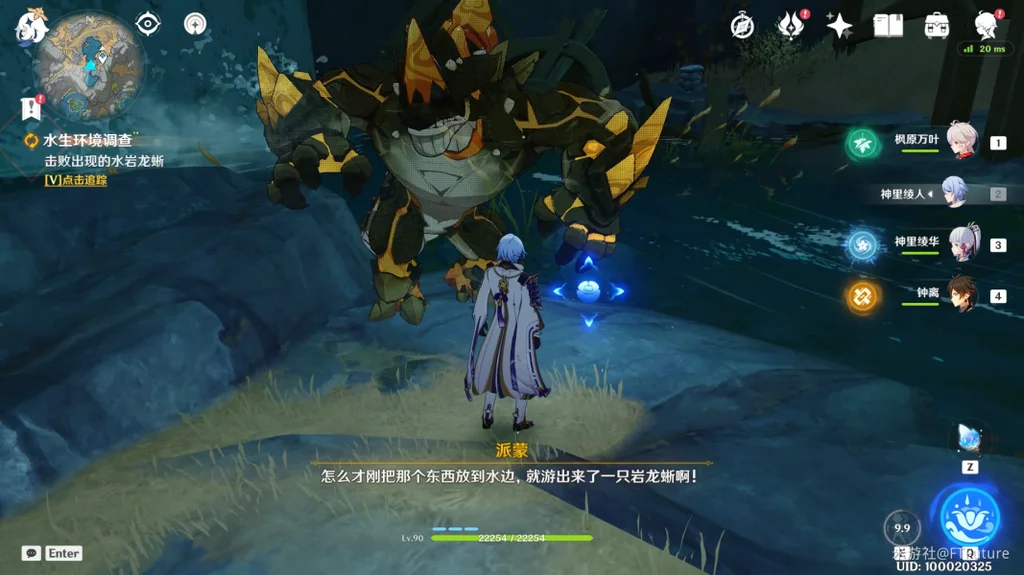Select the 水生环境调查 quest tracker
Image resolution: width=1024 pixels, height=575 pixels.
point(90,141)
